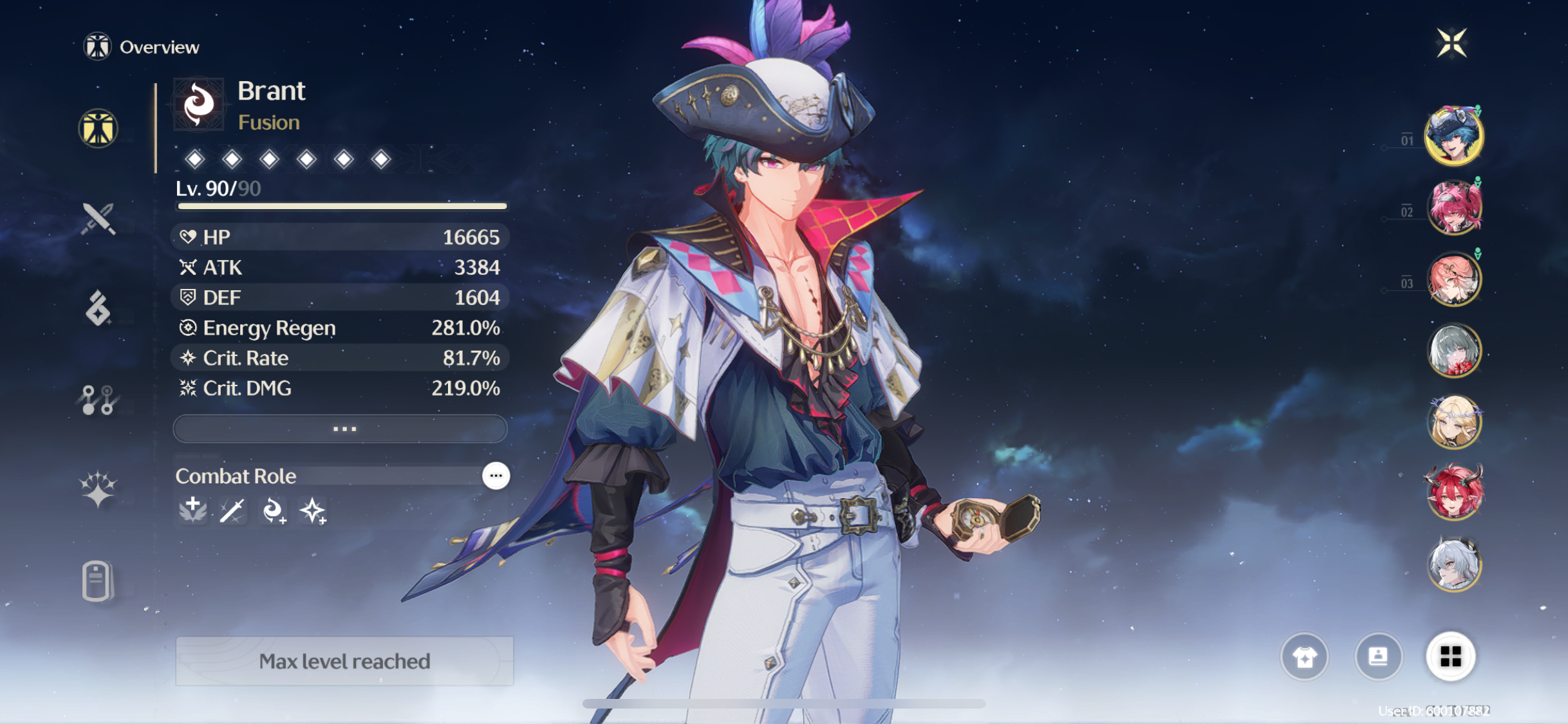Open the outfit wardrobe shirt button

click(1304, 657)
